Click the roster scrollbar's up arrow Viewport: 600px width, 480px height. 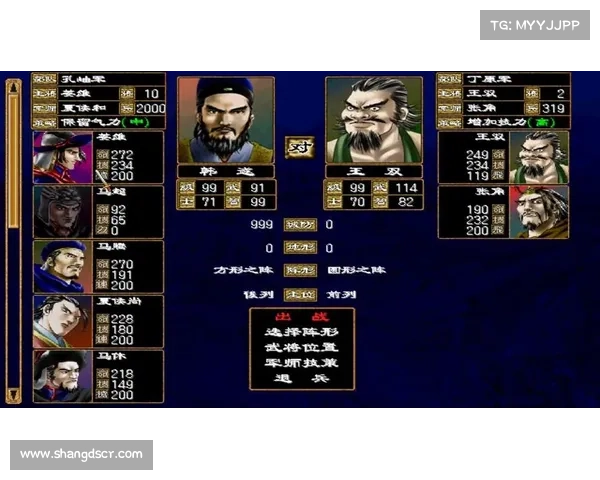coord(13,88)
